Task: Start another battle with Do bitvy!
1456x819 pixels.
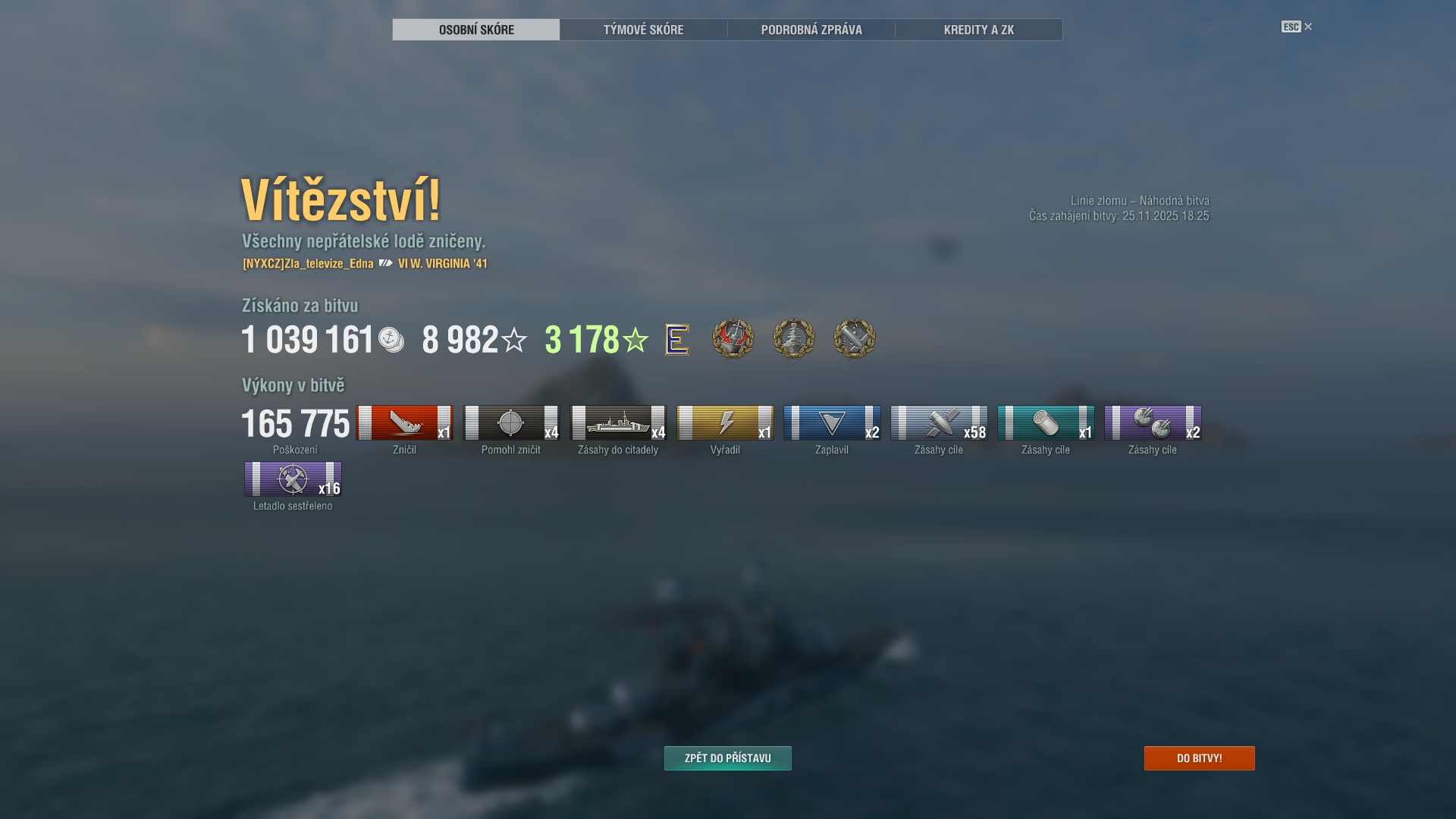Action: [1199, 758]
